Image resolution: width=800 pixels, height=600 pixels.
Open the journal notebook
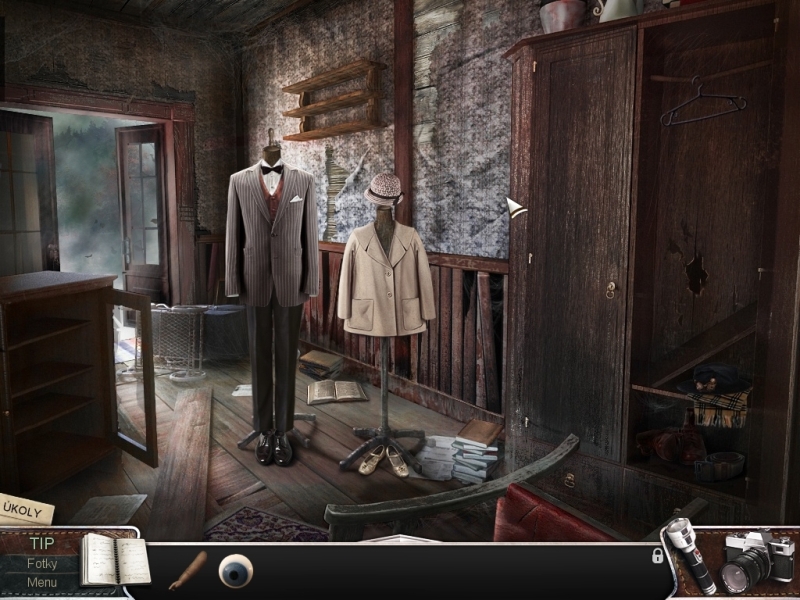pos(111,560)
